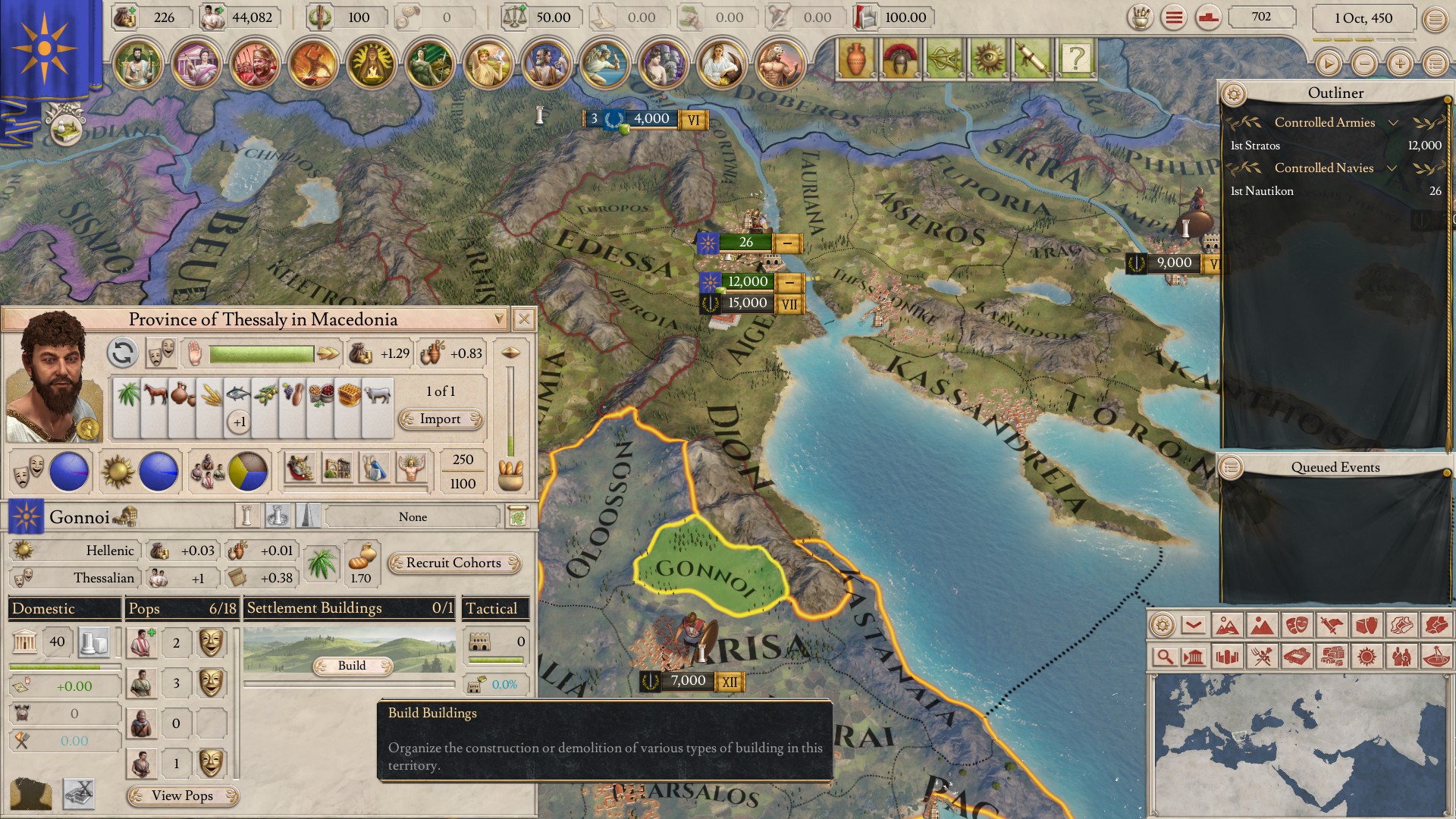Close the Province of Thessaly panel
1456x819 pixels.
click(x=523, y=319)
